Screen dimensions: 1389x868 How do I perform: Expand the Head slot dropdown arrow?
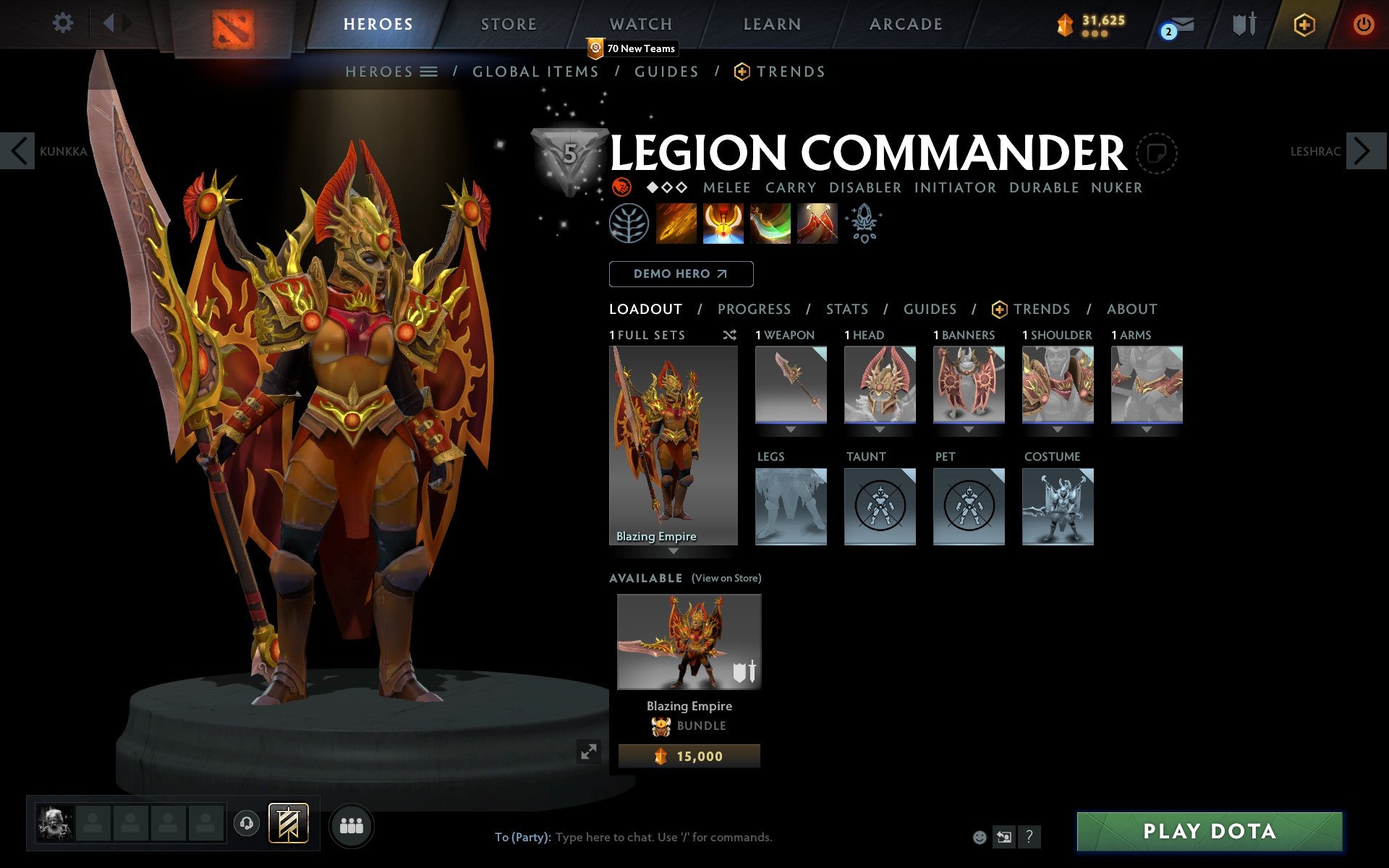pos(880,428)
